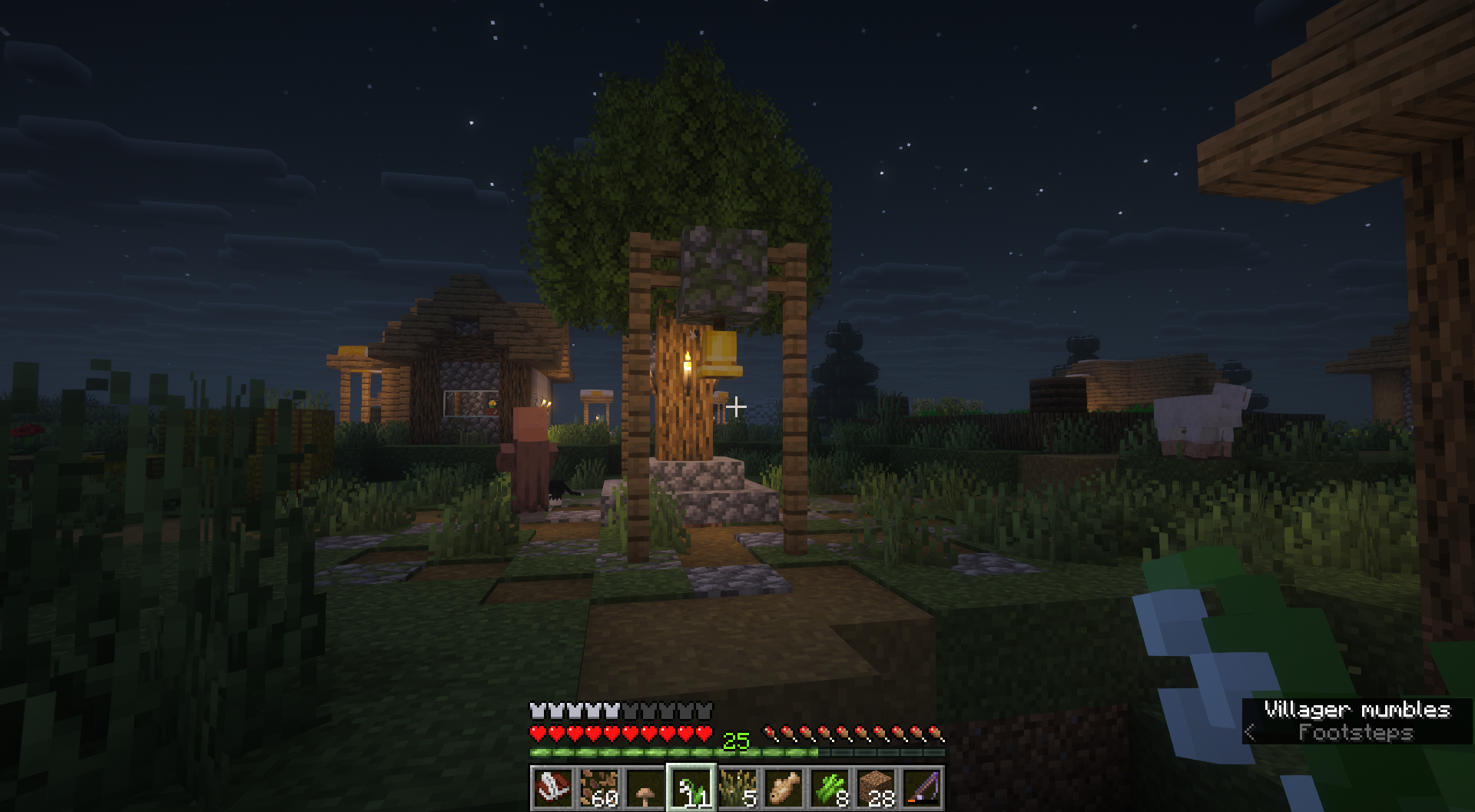Select the dirt block stack

pyautogui.click(x=876, y=787)
